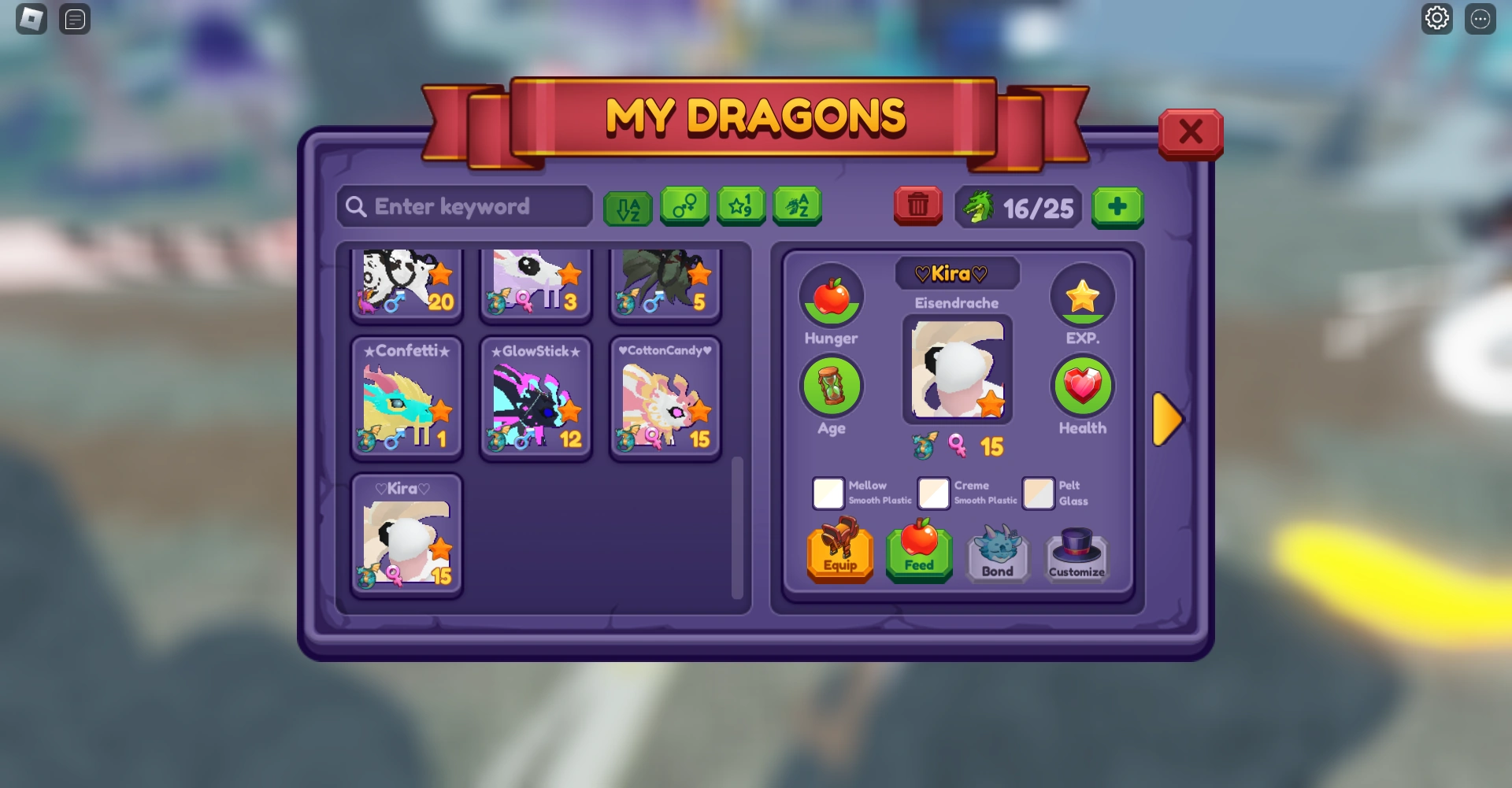Open the Roblox leaderboard icon top left
The width and height of the screenshot is (1512, 788).
click(75, 19)
